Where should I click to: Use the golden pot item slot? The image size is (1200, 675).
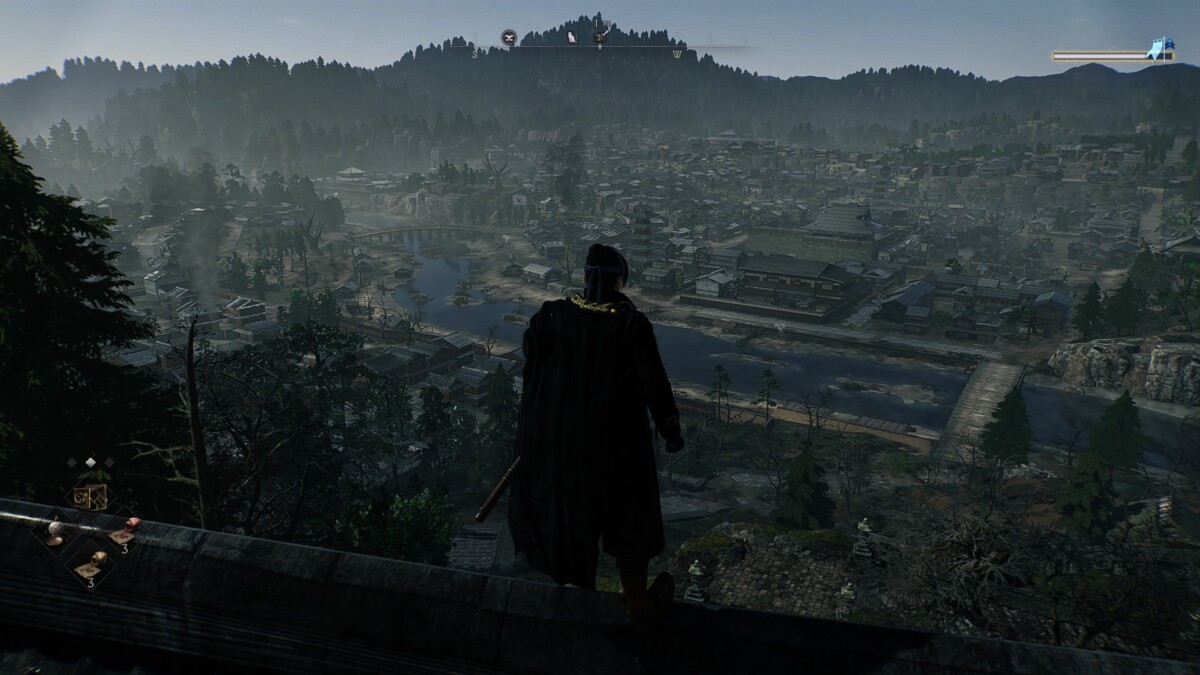(96, 561)
